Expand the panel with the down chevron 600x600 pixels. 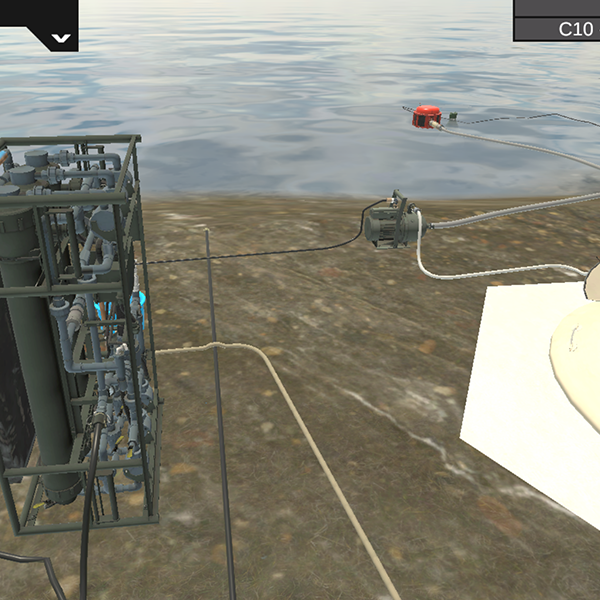tap(61, 39)
